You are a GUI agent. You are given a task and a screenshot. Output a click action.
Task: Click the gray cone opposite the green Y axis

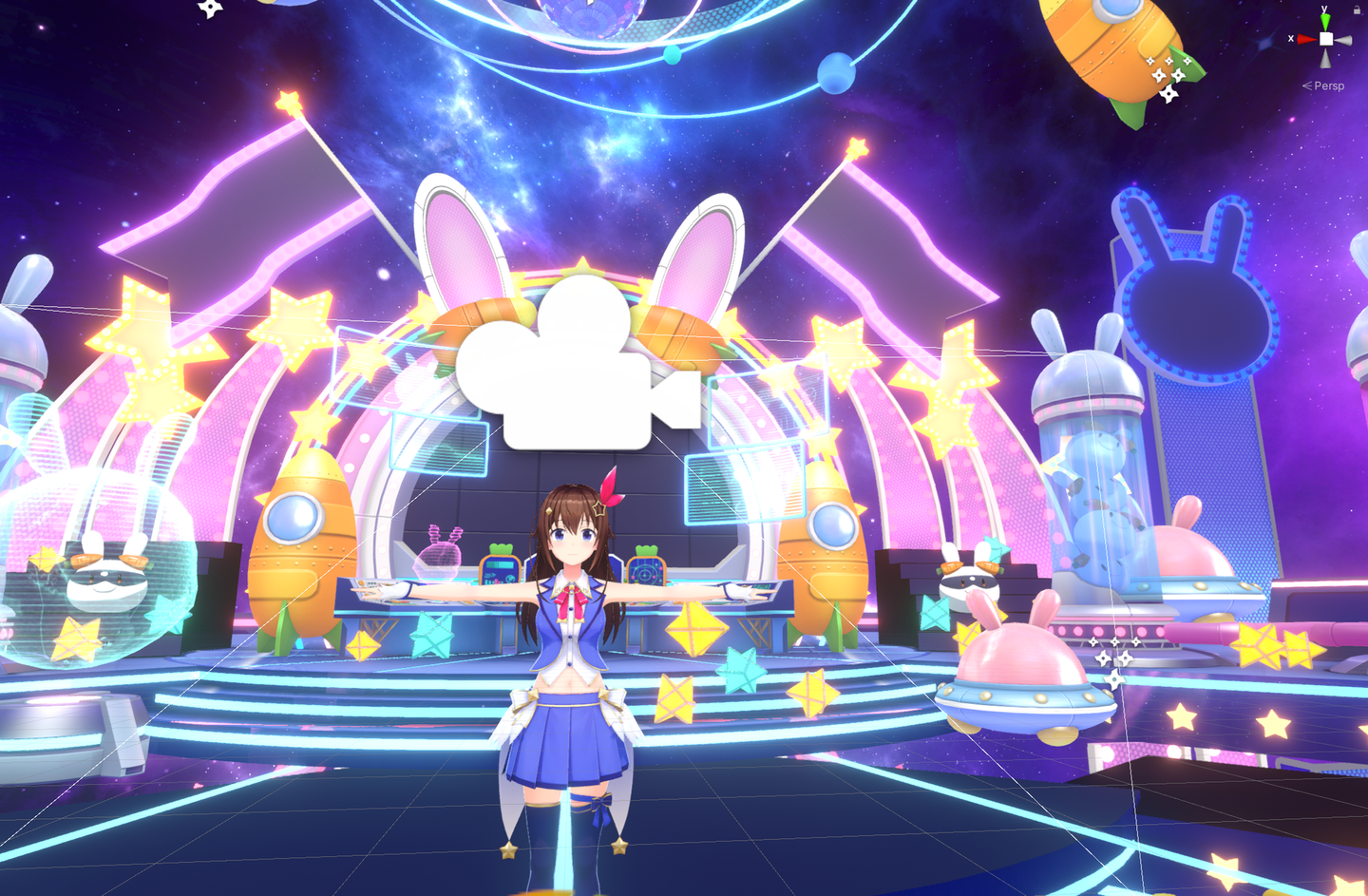coord(1325,58)
